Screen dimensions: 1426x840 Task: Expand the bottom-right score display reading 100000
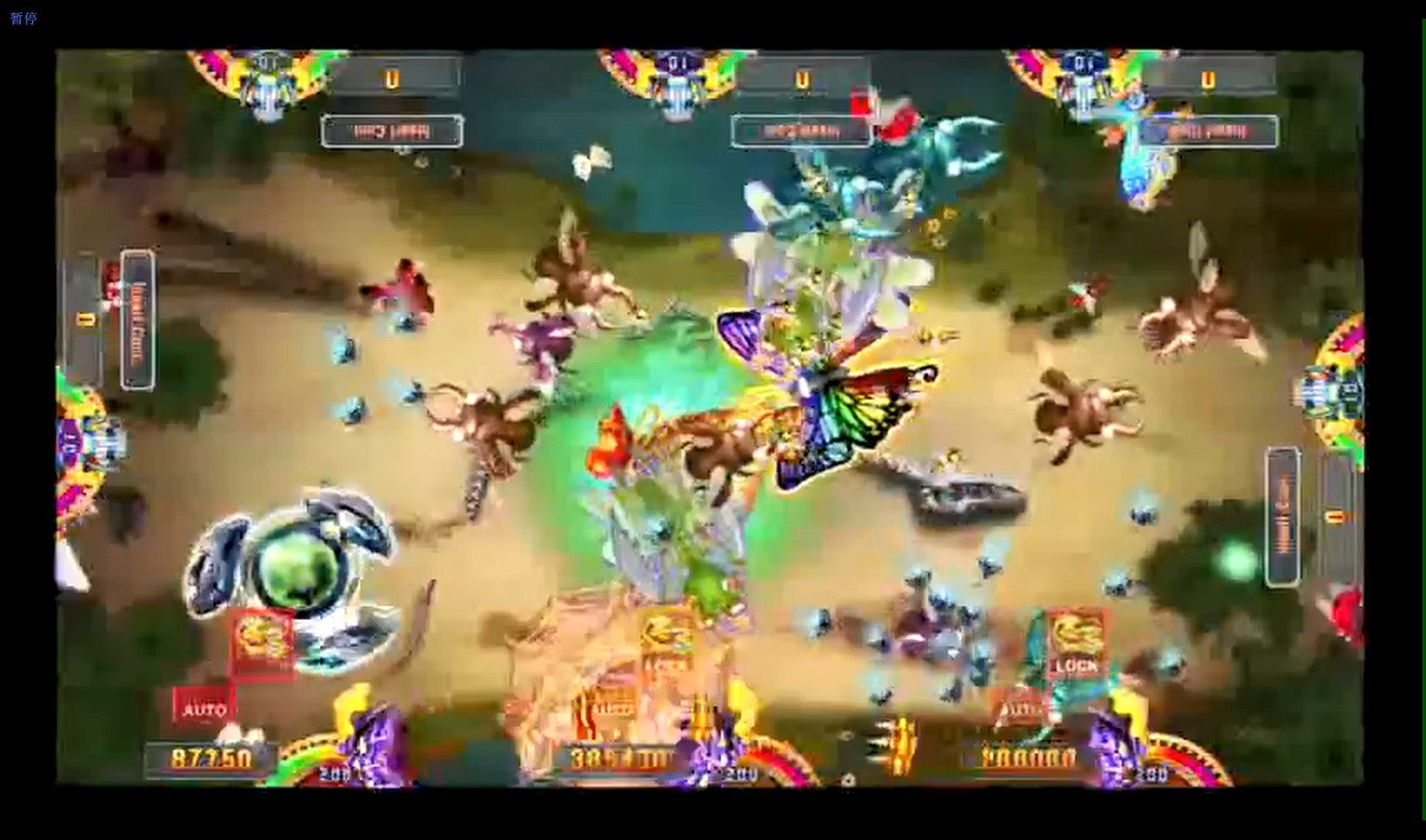coord(1029,757)
